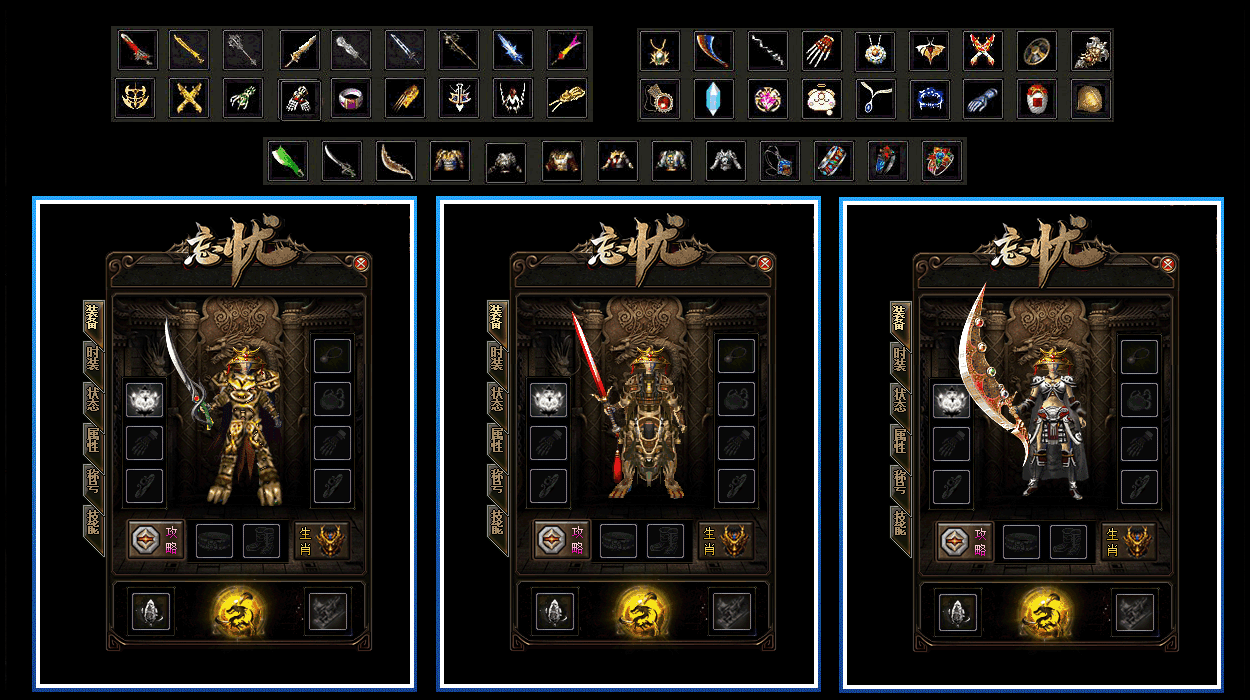Image resolution: width=1250 pixels, height=700 pixels.
Task: Choose the light blue crystal icon
Action: point(714,99)
